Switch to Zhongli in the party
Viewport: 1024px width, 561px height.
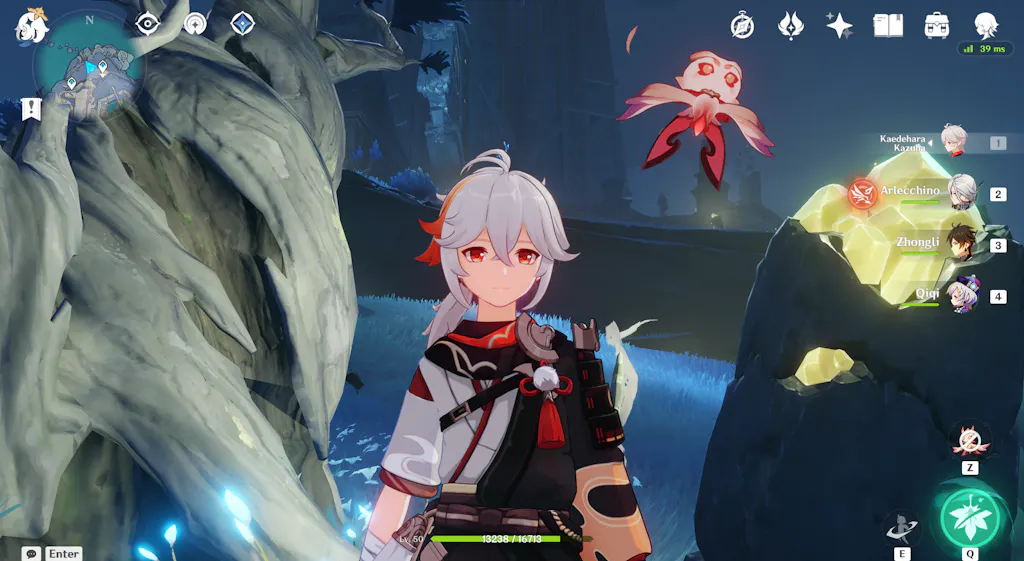coord(962,243)
